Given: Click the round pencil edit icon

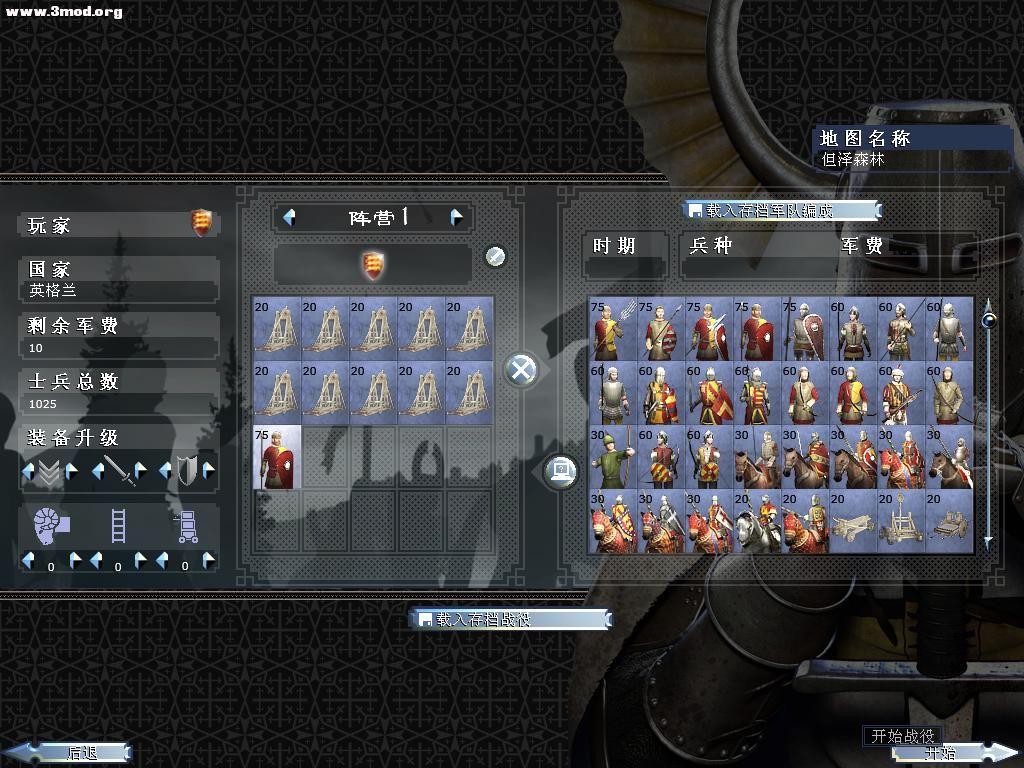Looking at the screenshot, I should pyautogui.click(x=495, y=257).
